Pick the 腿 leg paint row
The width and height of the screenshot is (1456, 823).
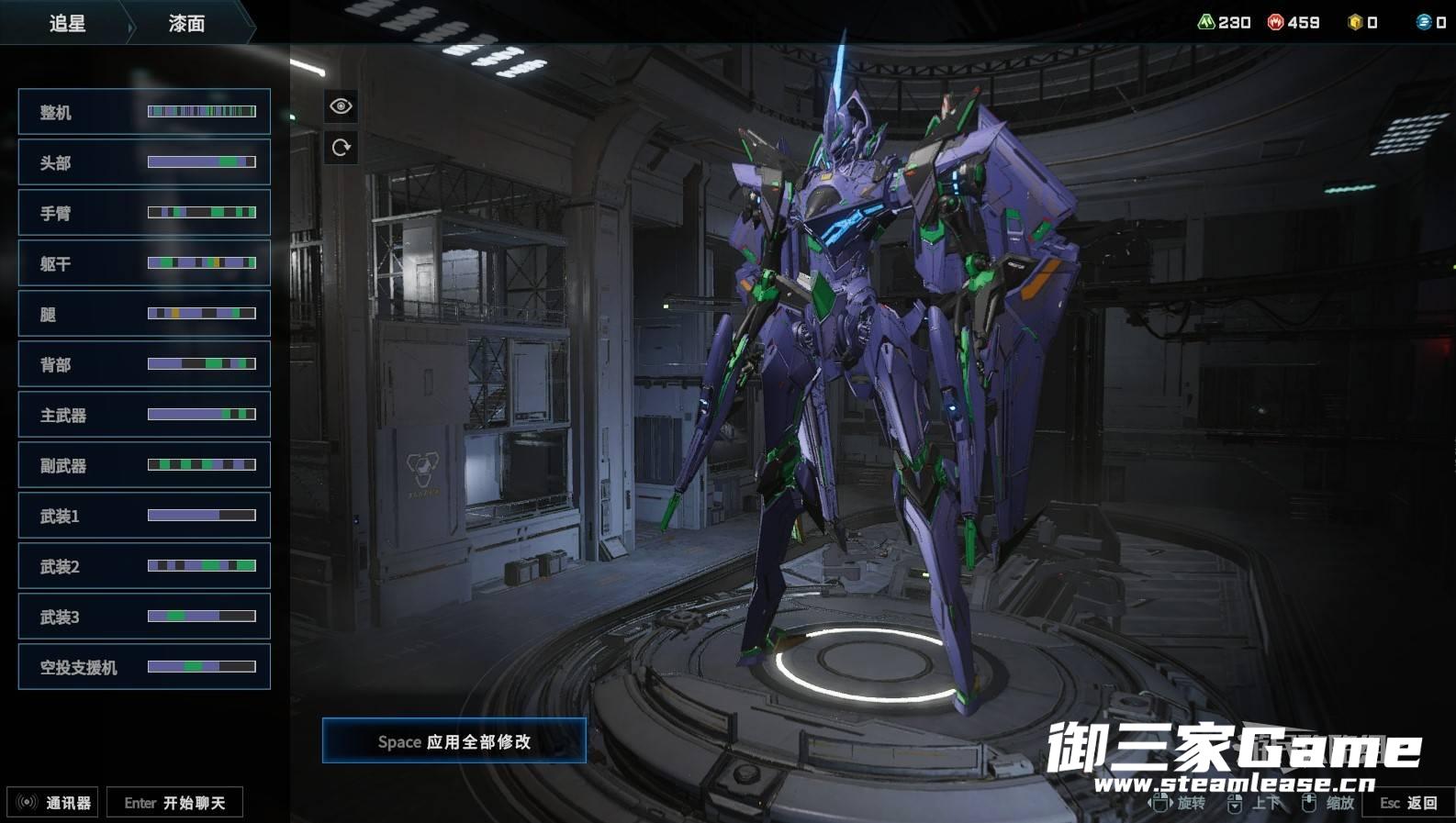coord(144,314)
